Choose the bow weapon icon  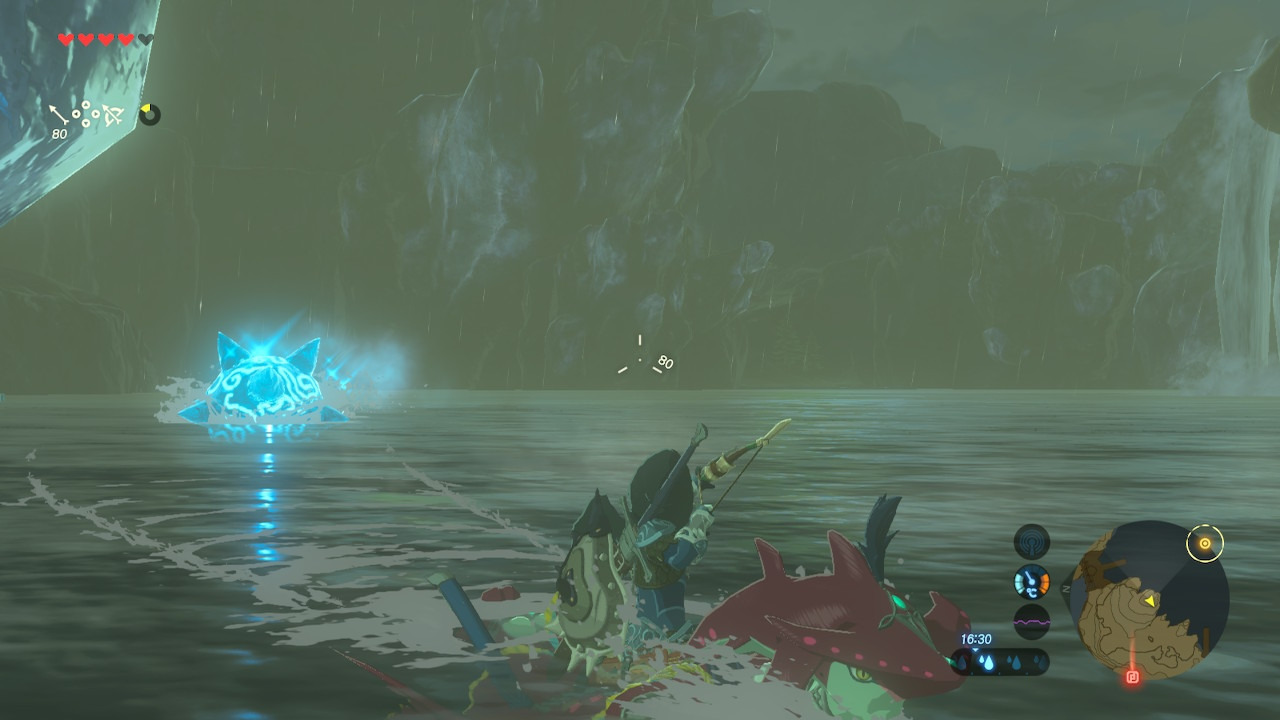pyautogui.click(x=113, y=116)
